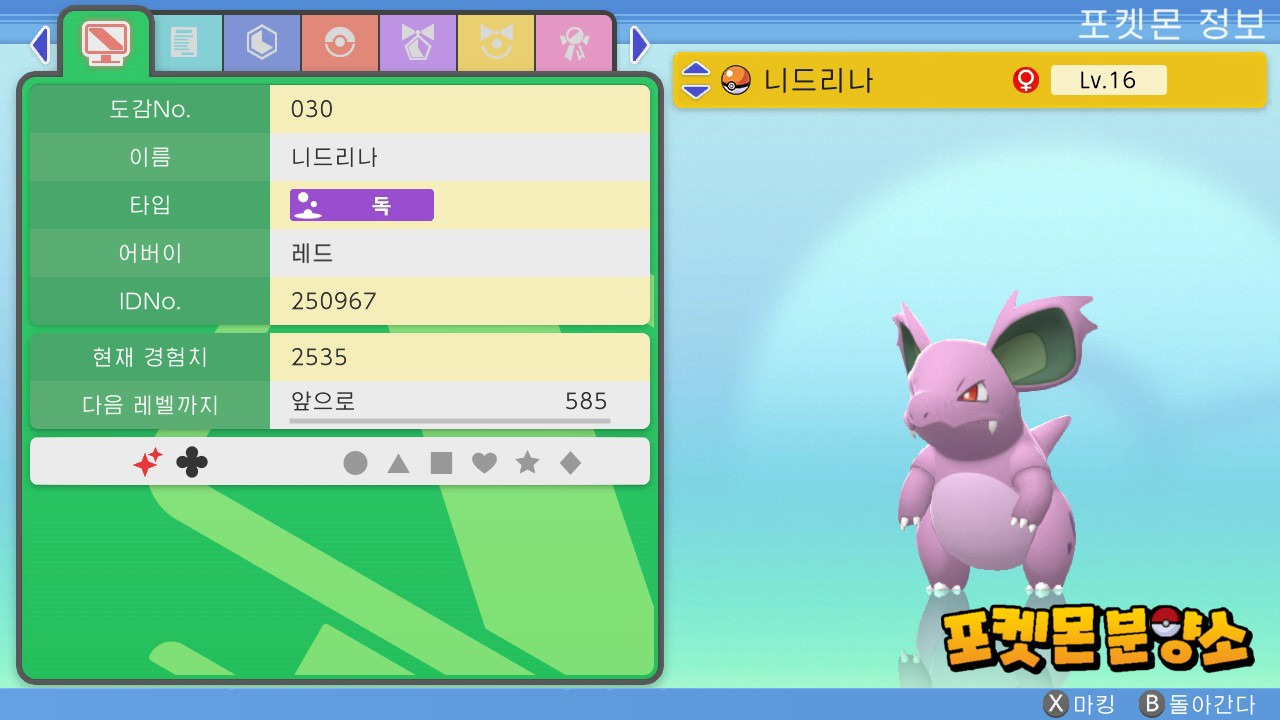The width and height of the screenshot is (1280, 720).
Task: Toggle the diamond marking
Action: click(x=570, y=463)
